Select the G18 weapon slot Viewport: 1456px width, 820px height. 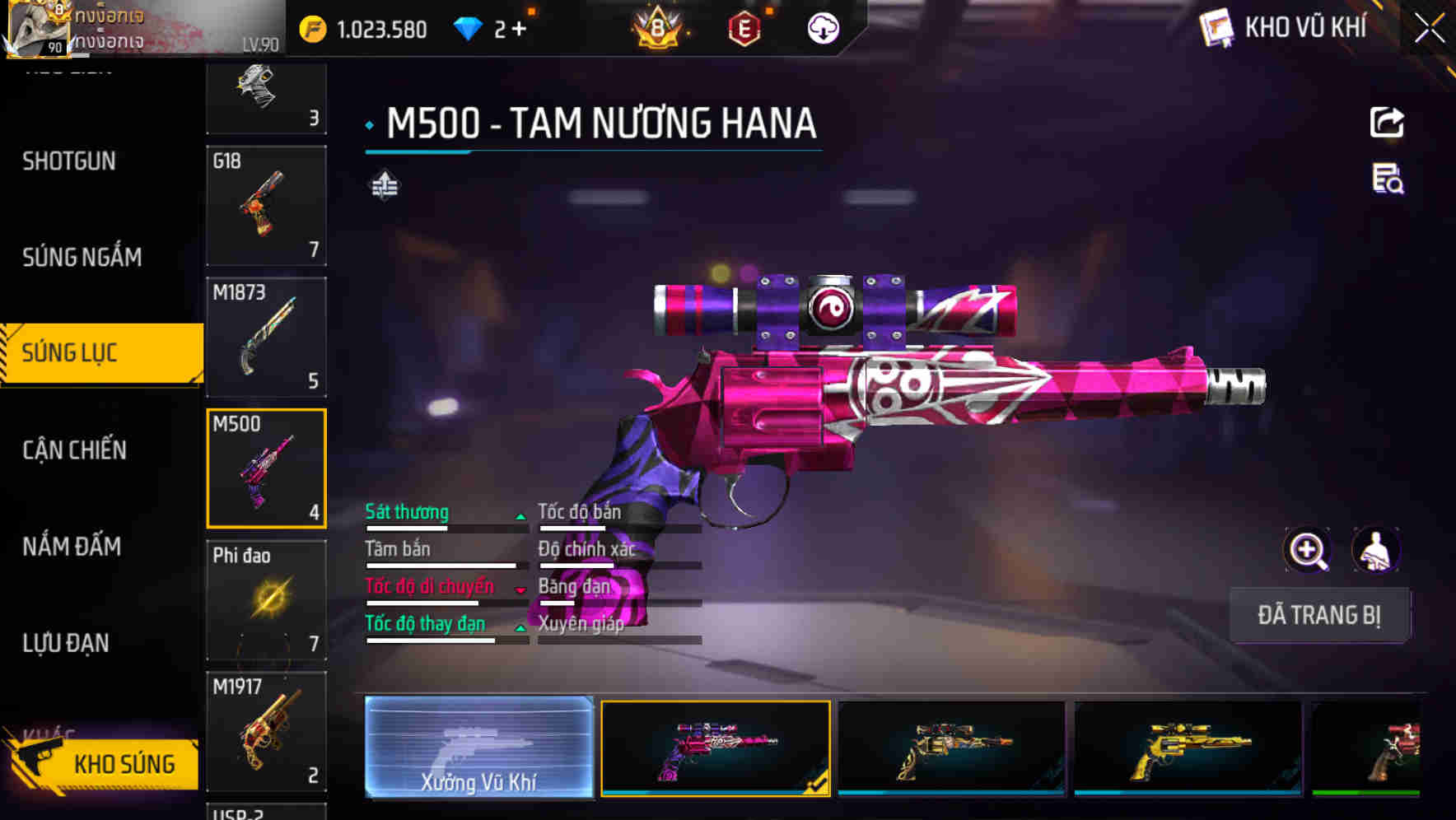pyautogui.click(x=266, y=206)
